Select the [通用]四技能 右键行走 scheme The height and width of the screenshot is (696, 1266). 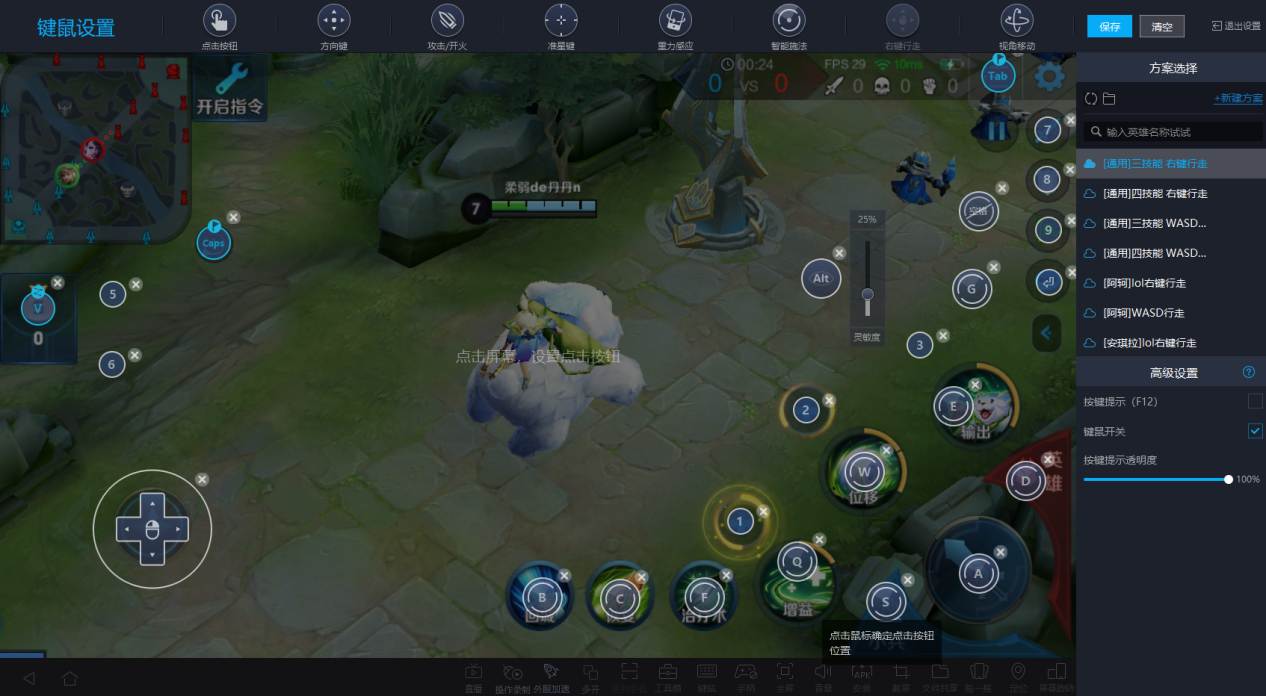1154,194
